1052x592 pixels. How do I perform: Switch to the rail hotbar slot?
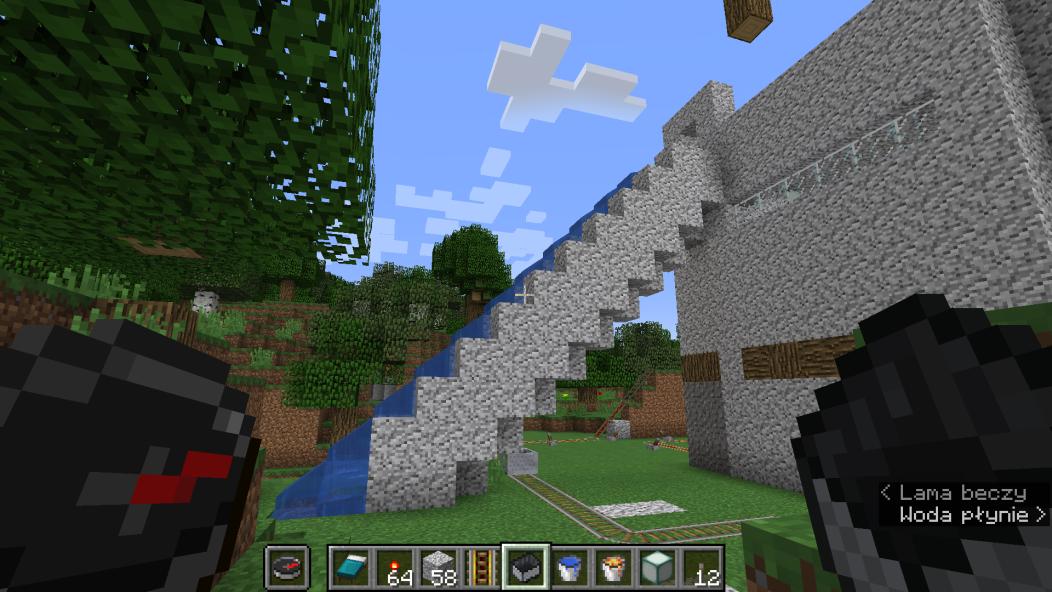pyautogui.click(x=482, y=568)
